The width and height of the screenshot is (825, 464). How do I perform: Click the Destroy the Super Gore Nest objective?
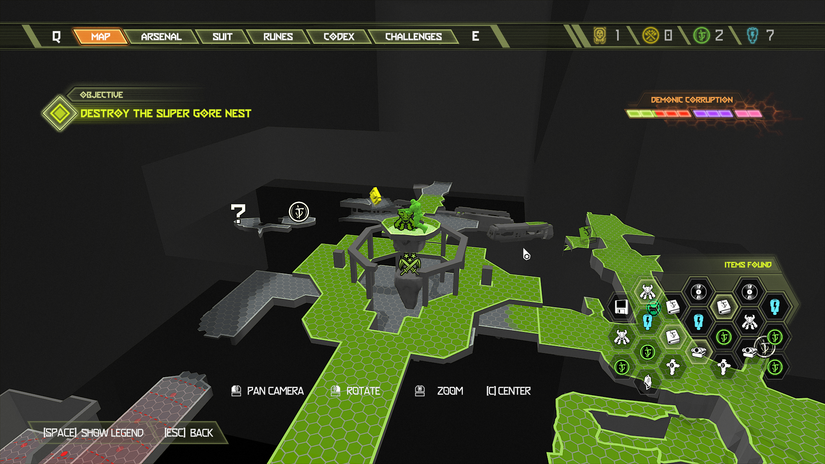coord(165,113)
